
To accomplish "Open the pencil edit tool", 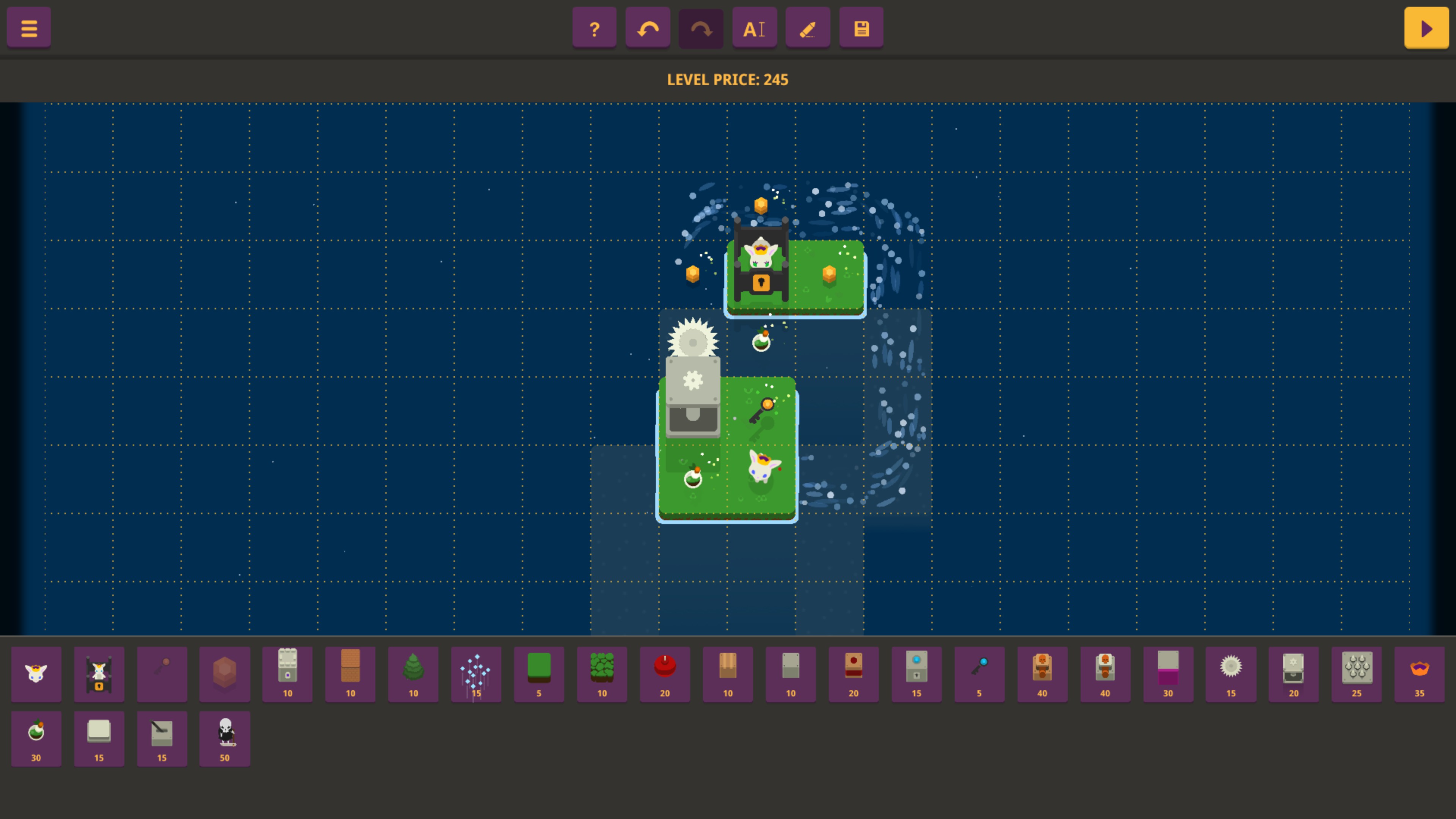I will 807,27.
